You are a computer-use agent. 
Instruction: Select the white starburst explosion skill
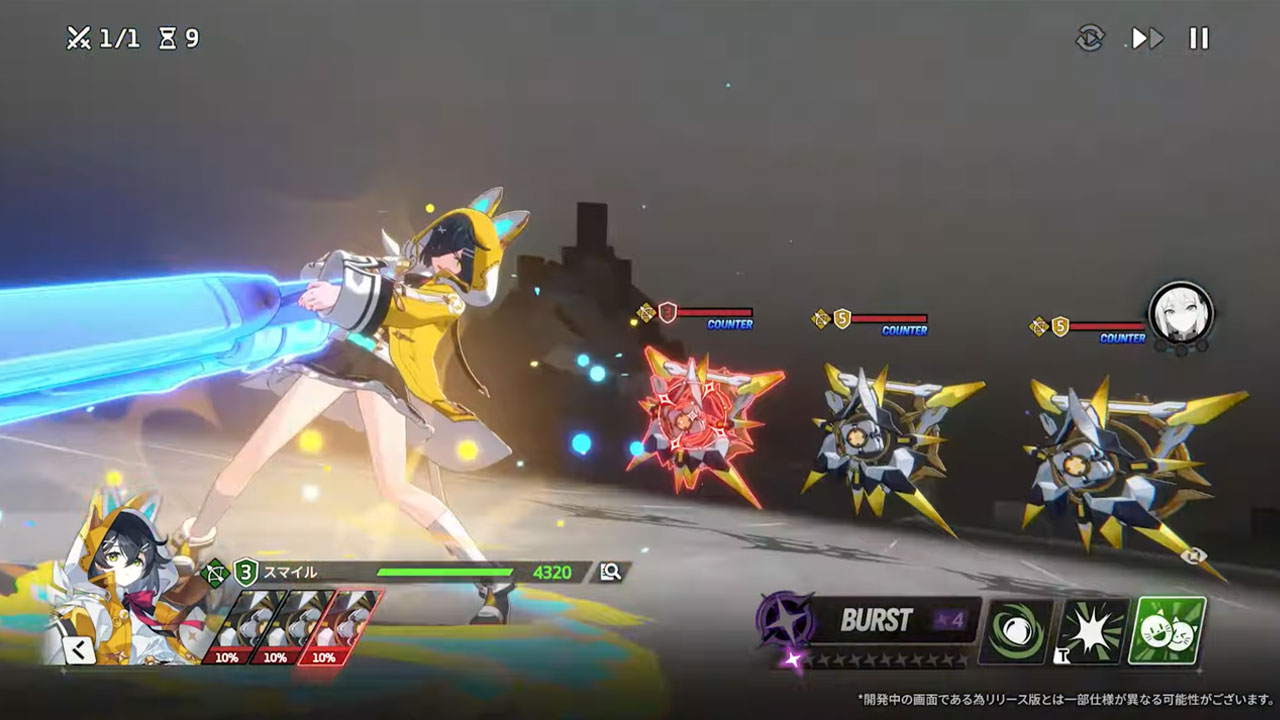click(x=1092, y=631)
